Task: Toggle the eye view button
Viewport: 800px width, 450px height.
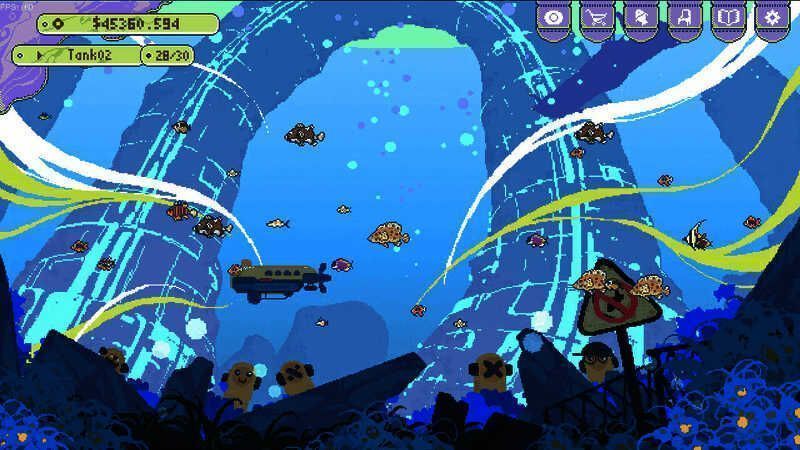Action: [x=553, y=18]
